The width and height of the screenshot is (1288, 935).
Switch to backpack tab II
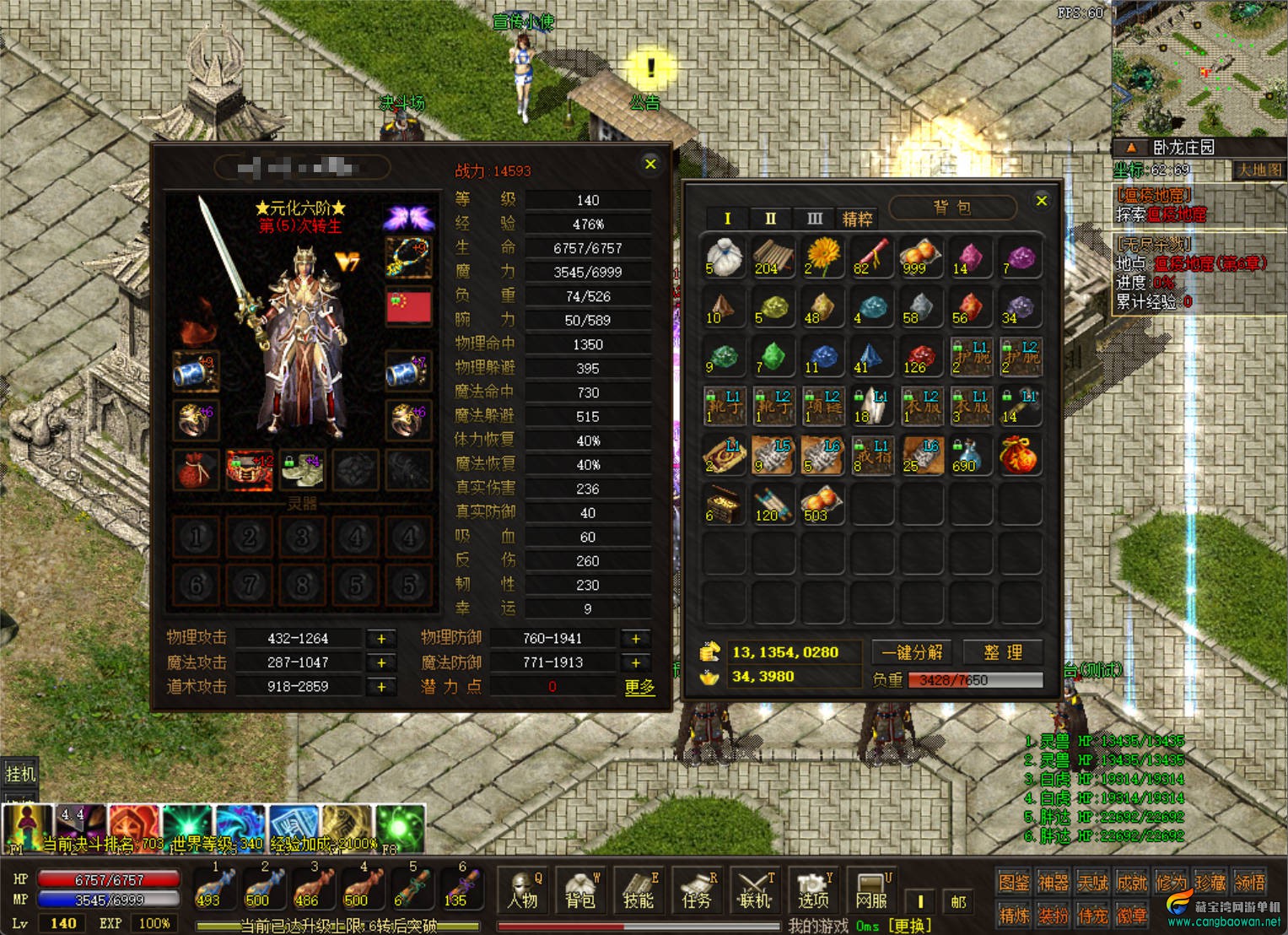click(x=770, y=219)
